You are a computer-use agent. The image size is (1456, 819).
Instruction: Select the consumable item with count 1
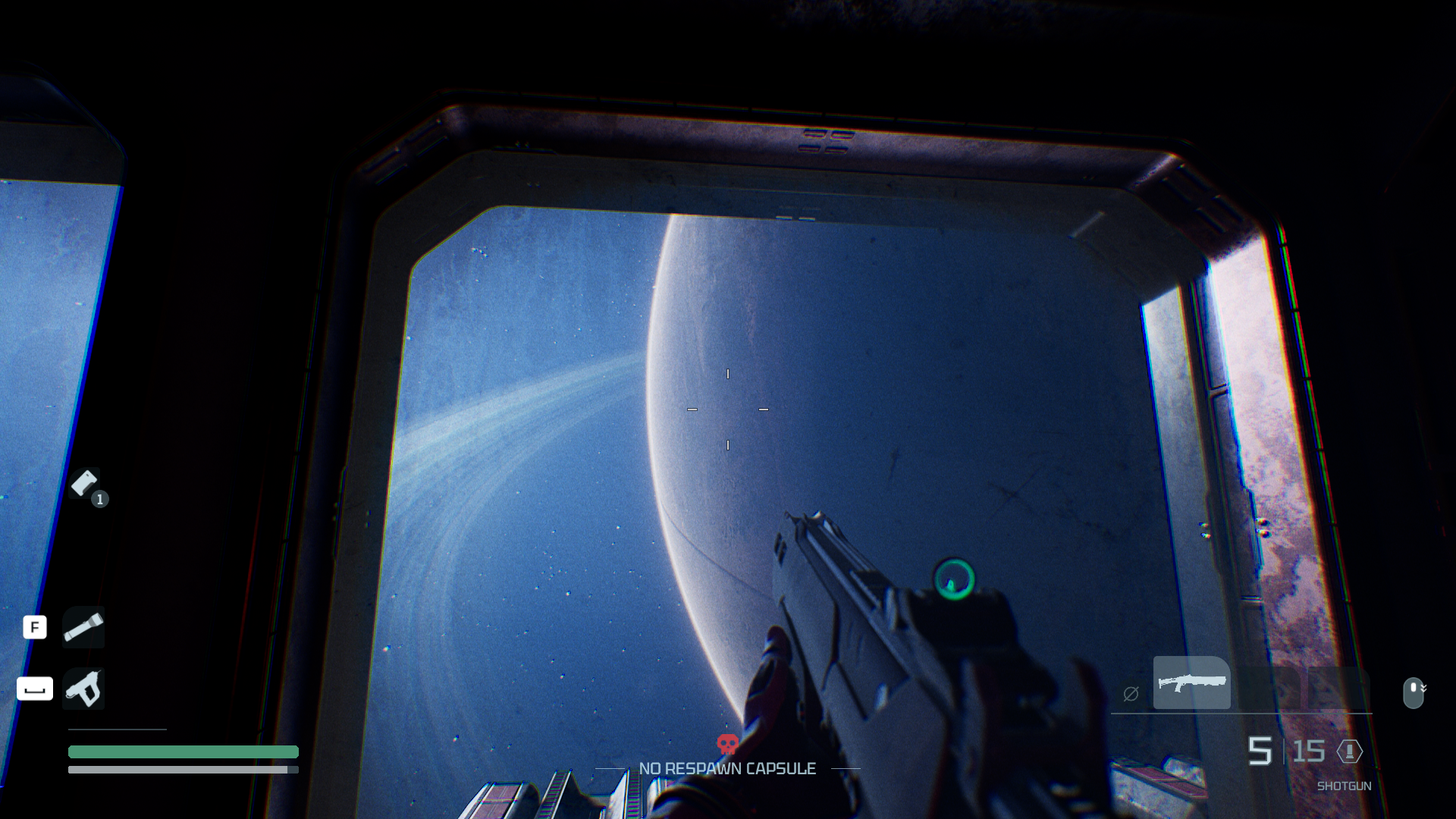point(85,483)
